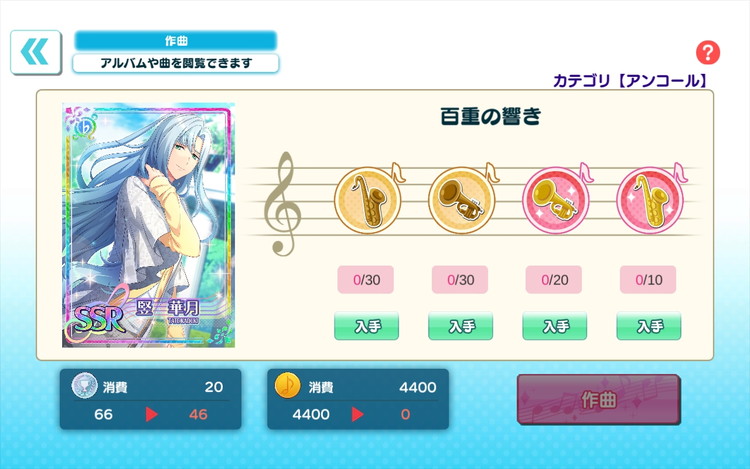Click 入手 under the pink trumpet

(554, 326)
